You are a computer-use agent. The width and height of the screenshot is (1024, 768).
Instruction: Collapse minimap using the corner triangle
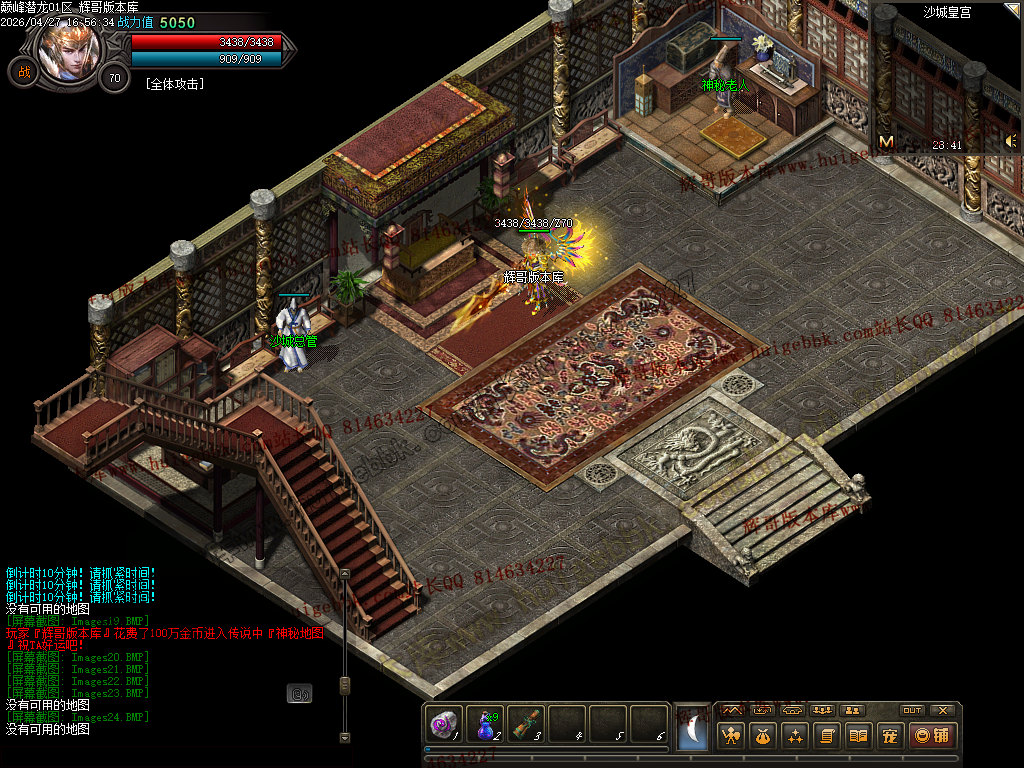pyautogui.click(x=1014, y=10)
